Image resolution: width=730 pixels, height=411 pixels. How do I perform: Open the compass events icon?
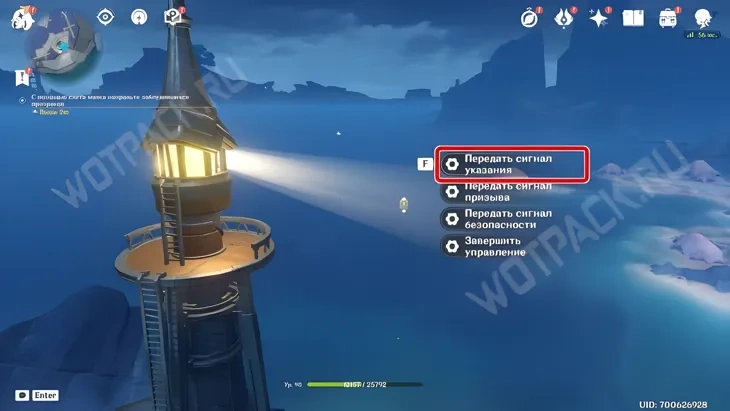coord(530,17)
